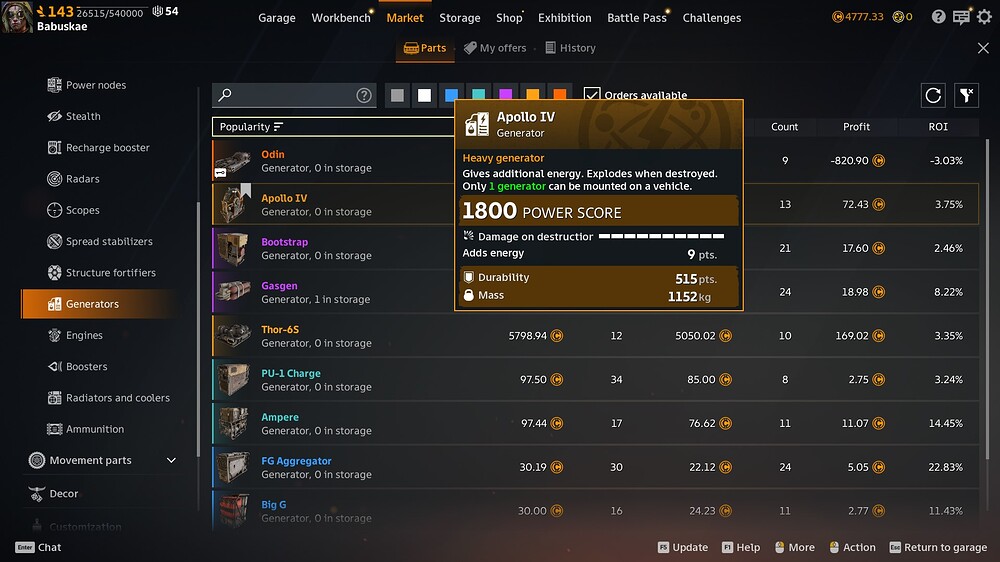Open the Garage tab
Image resolution: width=1000 pixels, height=562 pixels.
277,18
